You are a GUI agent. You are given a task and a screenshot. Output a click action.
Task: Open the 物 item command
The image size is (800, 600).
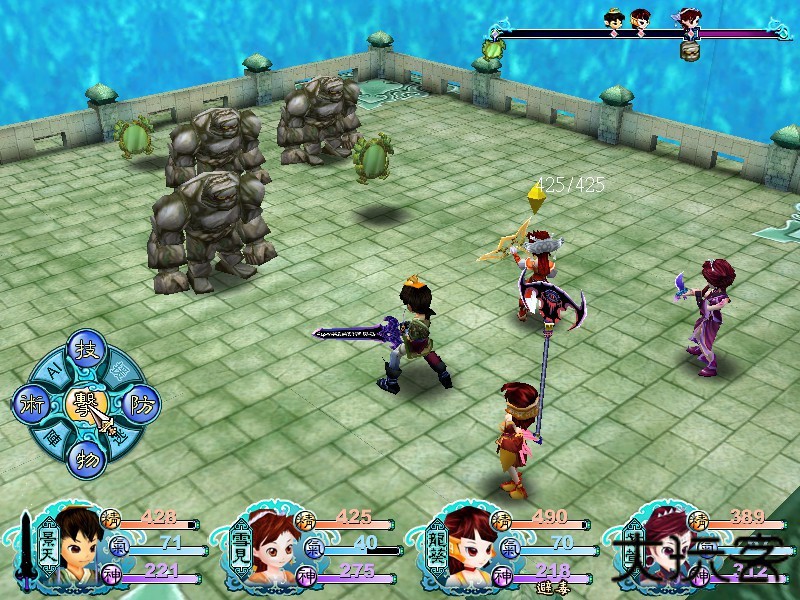[85, 458]
